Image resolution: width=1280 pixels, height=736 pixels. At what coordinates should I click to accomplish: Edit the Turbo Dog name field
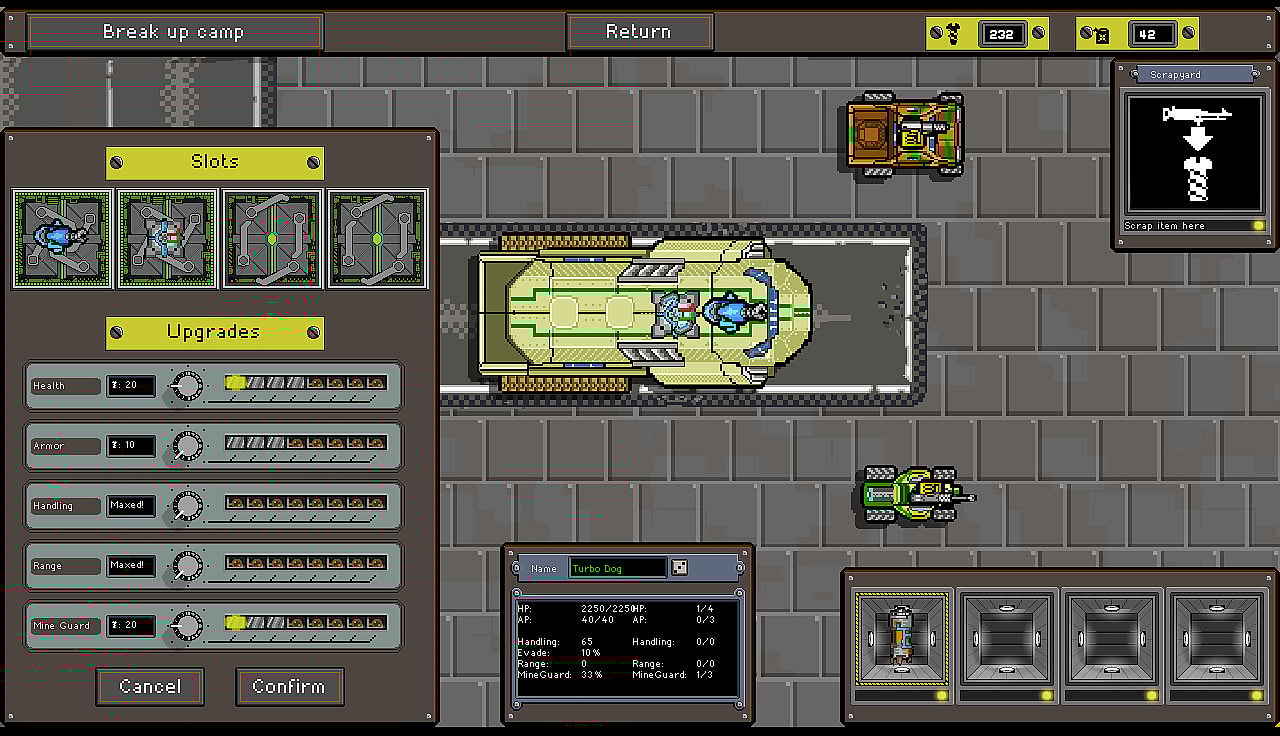pos(617,568)
